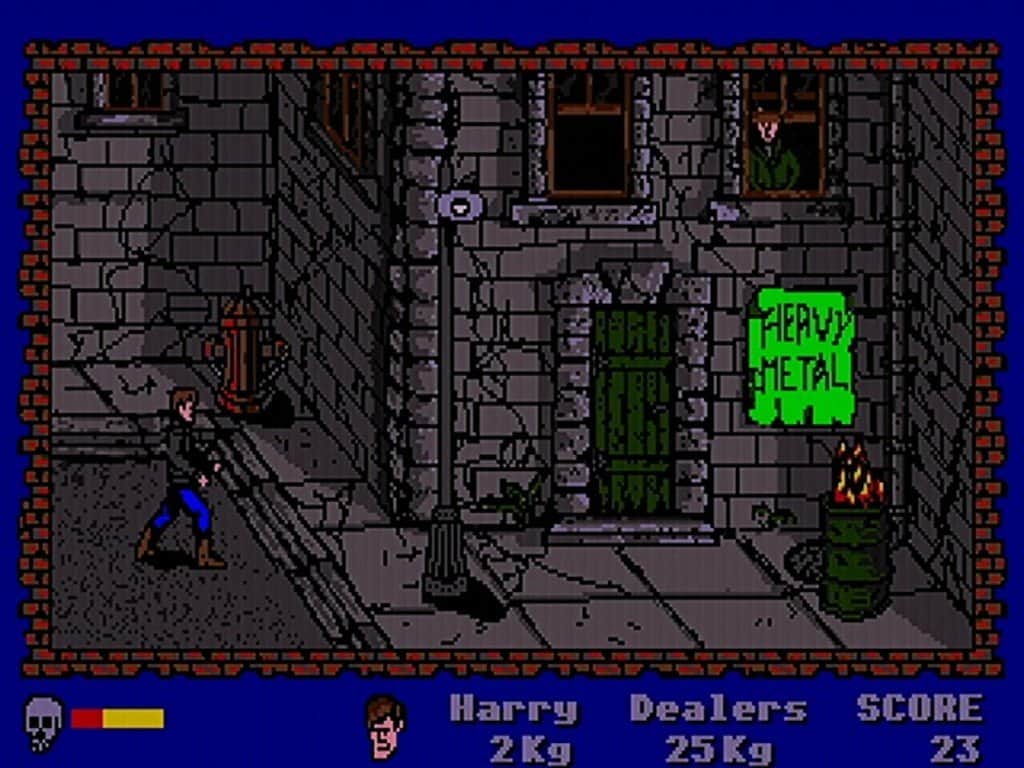Select Harry's face portrait
Viewport: 1024px width, 768px height.
tap(385, 726)
